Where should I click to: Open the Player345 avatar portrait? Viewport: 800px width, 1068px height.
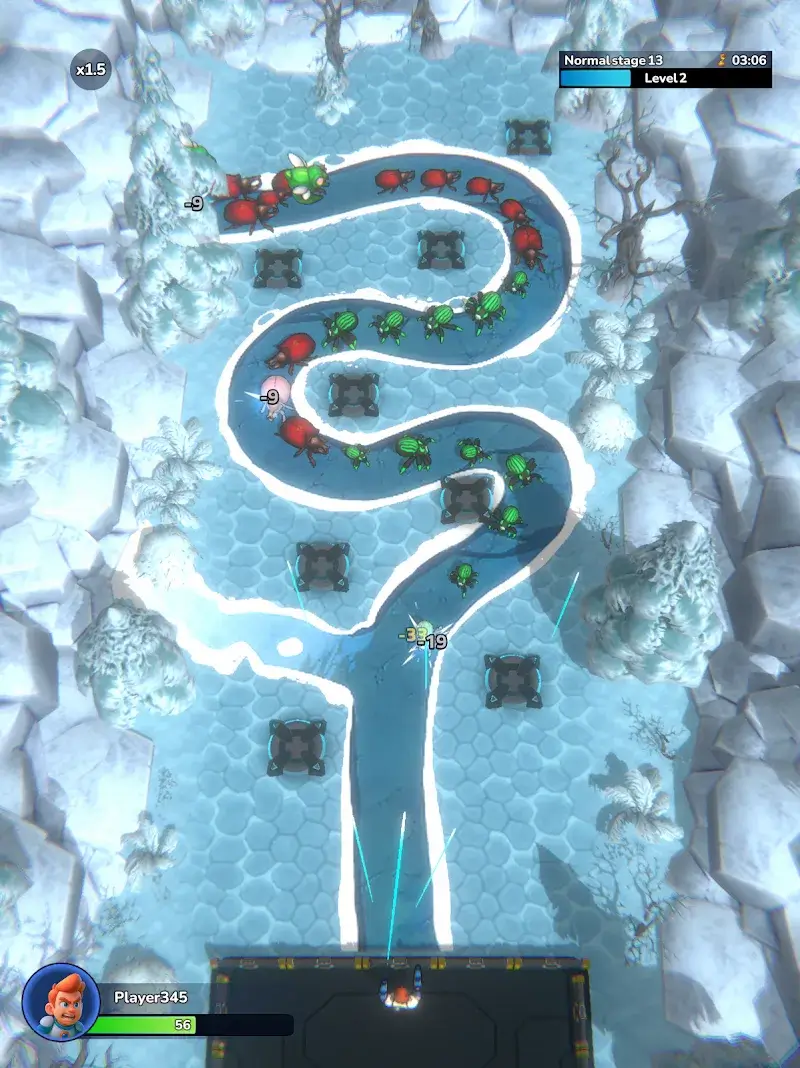pyautogui.click(x=61, y=1003)
